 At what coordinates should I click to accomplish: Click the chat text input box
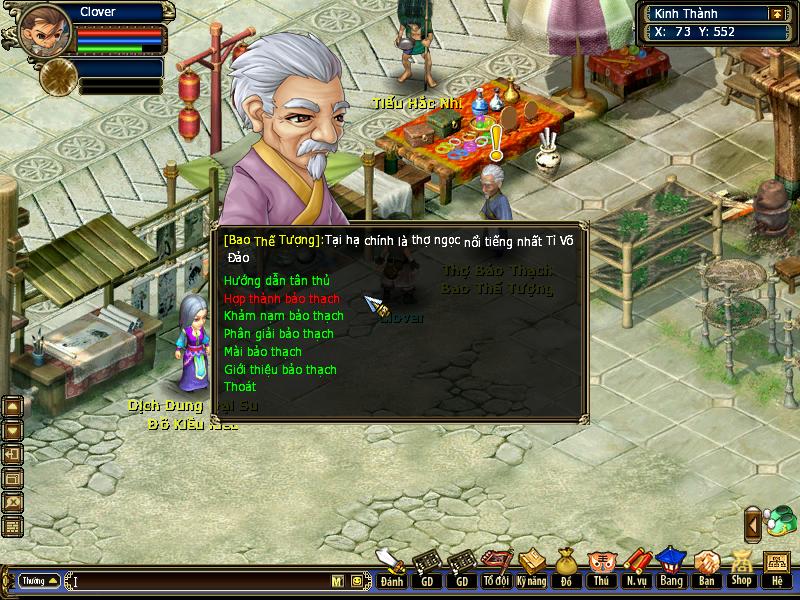pos(200,581)
